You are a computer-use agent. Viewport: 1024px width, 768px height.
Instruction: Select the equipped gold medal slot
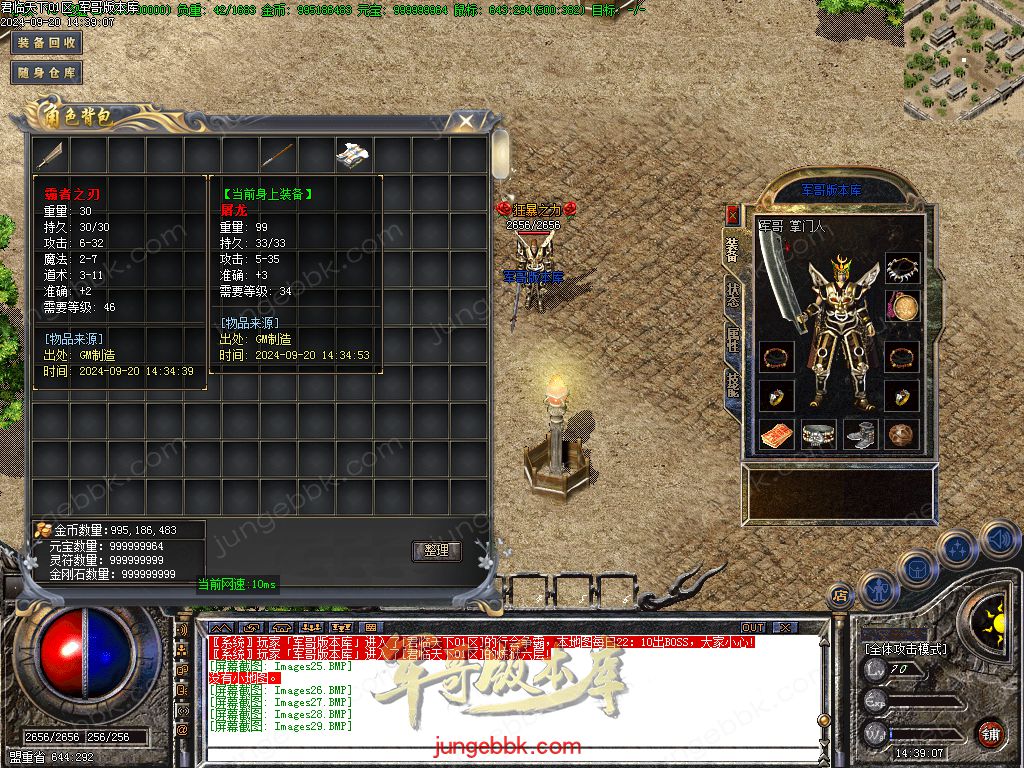pyautogui.click(x=902, y=308)
